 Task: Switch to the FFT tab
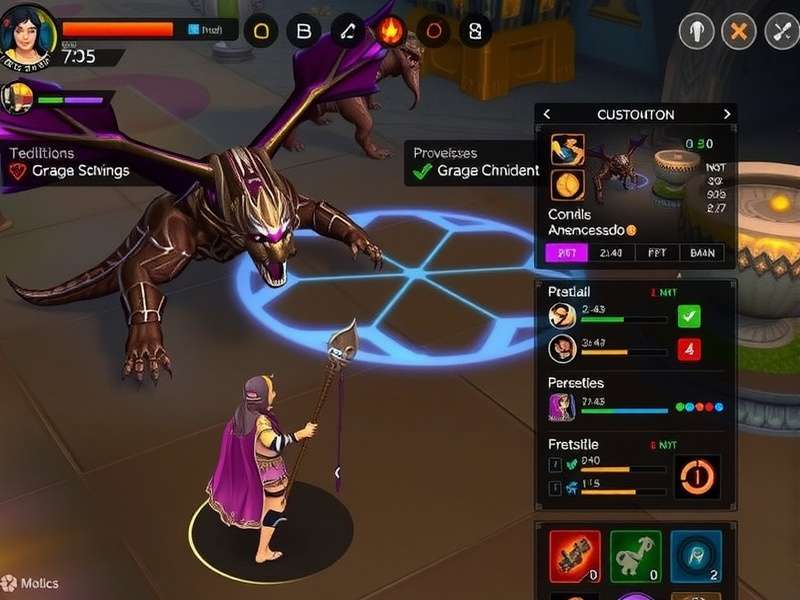tap(658, 253)
